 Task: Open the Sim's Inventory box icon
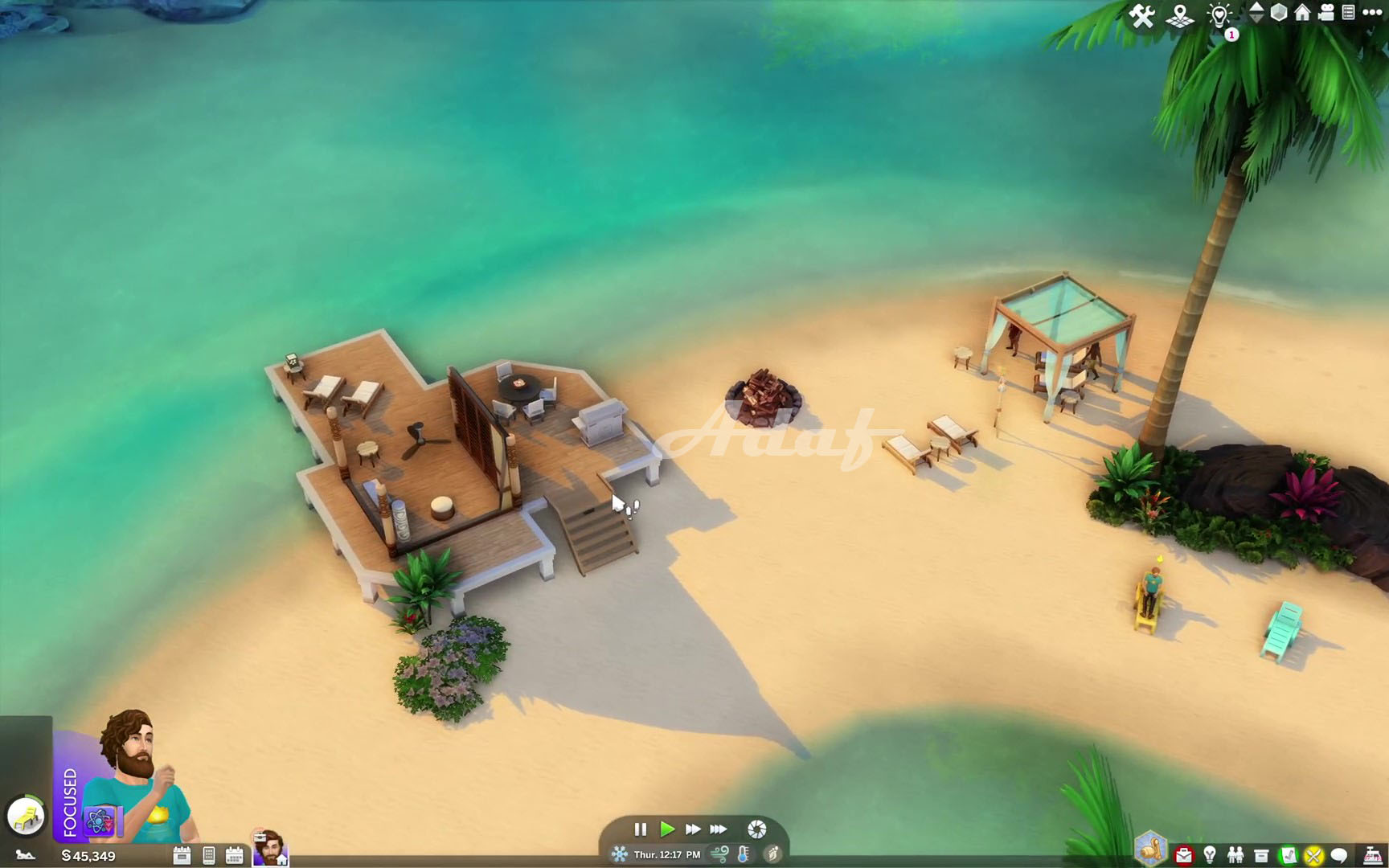[x=1261, y=854]
